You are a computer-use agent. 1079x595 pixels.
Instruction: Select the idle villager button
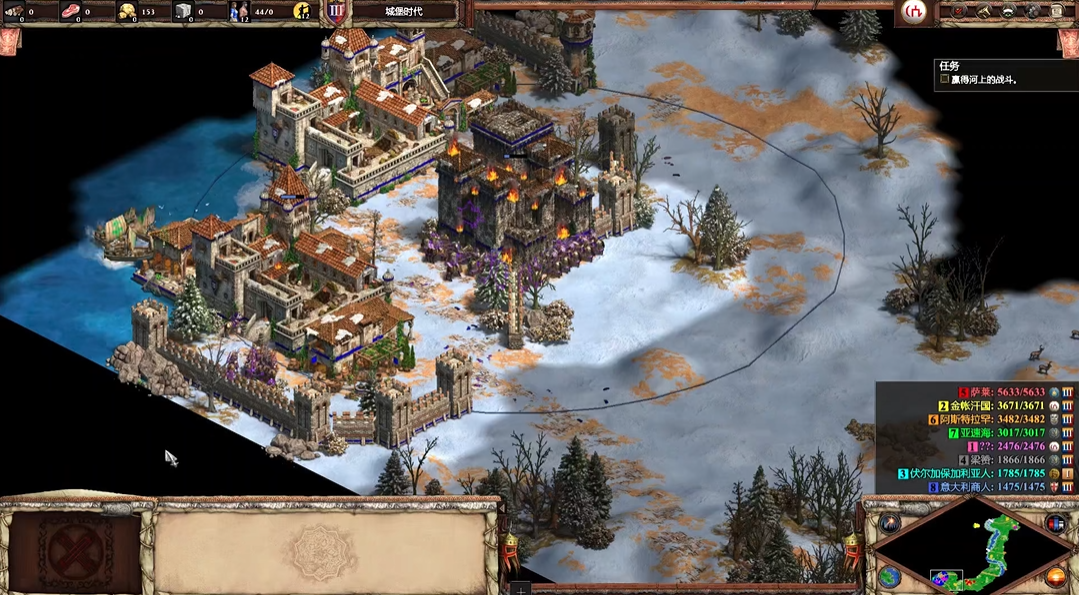click(x=302, y=12)
